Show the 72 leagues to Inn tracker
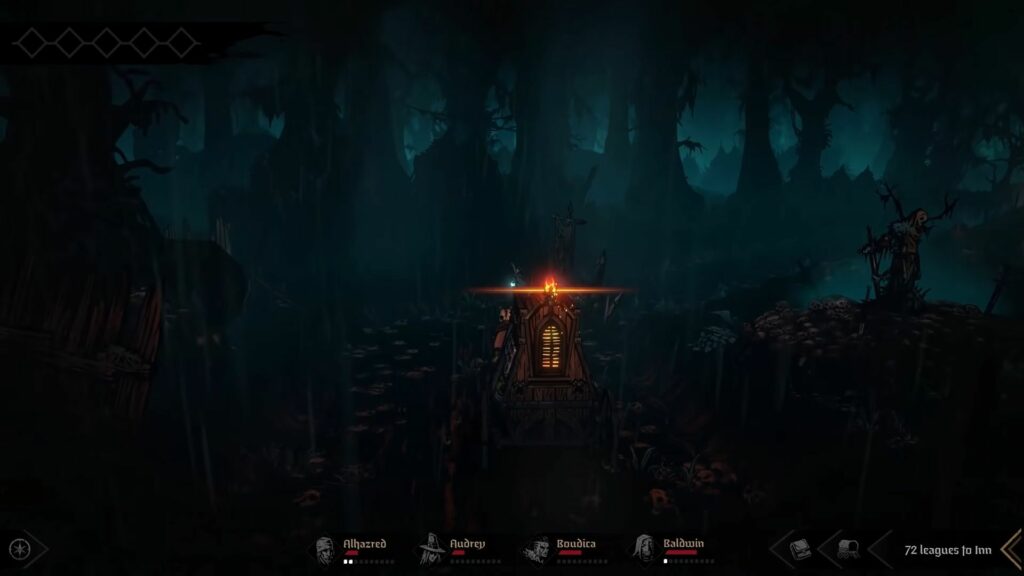The height and width of the screenshot is (576, 1024). click(x=947, y=549)
